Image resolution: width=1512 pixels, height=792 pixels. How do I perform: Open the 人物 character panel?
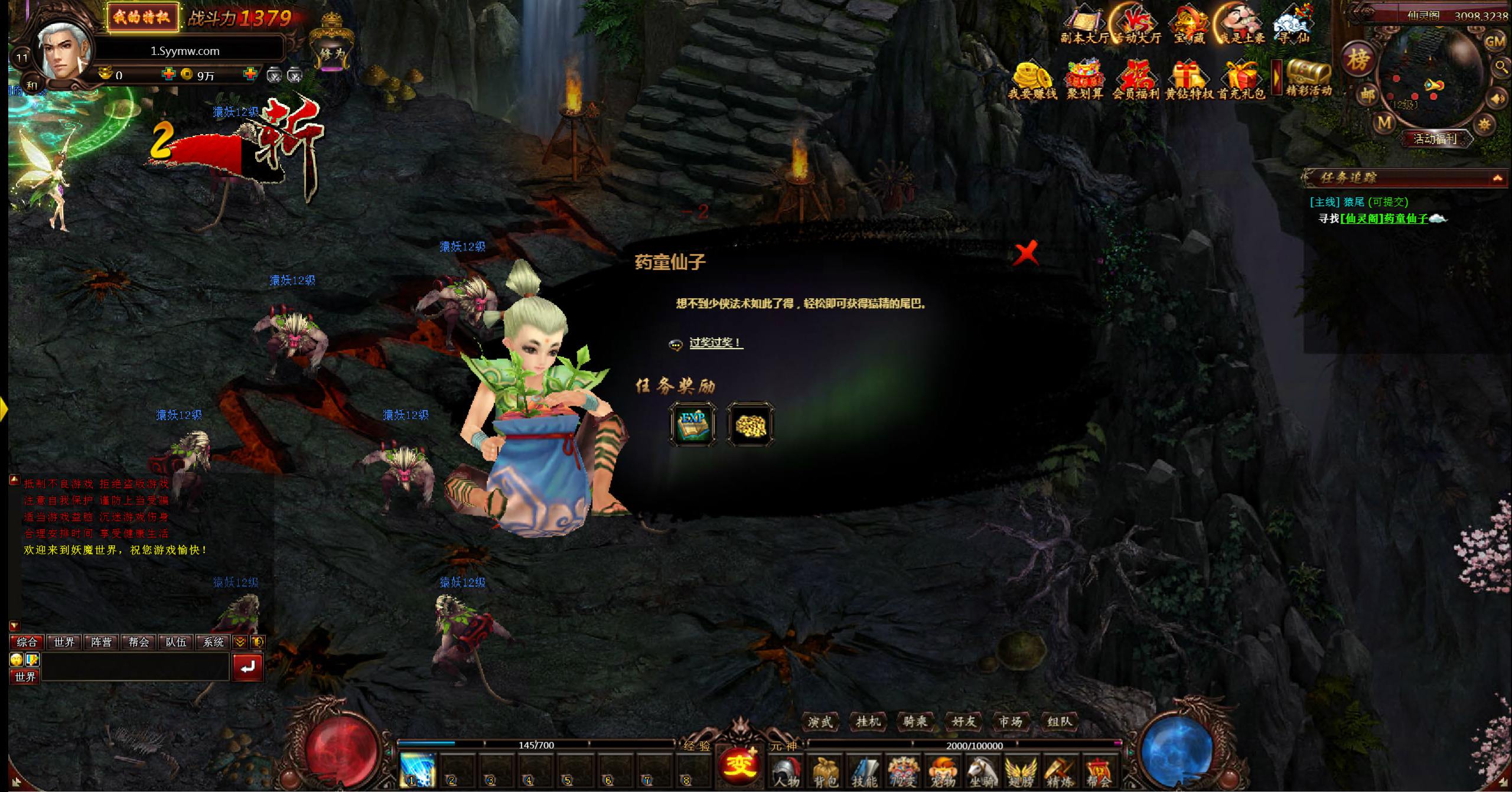click(x=786, y=771)
